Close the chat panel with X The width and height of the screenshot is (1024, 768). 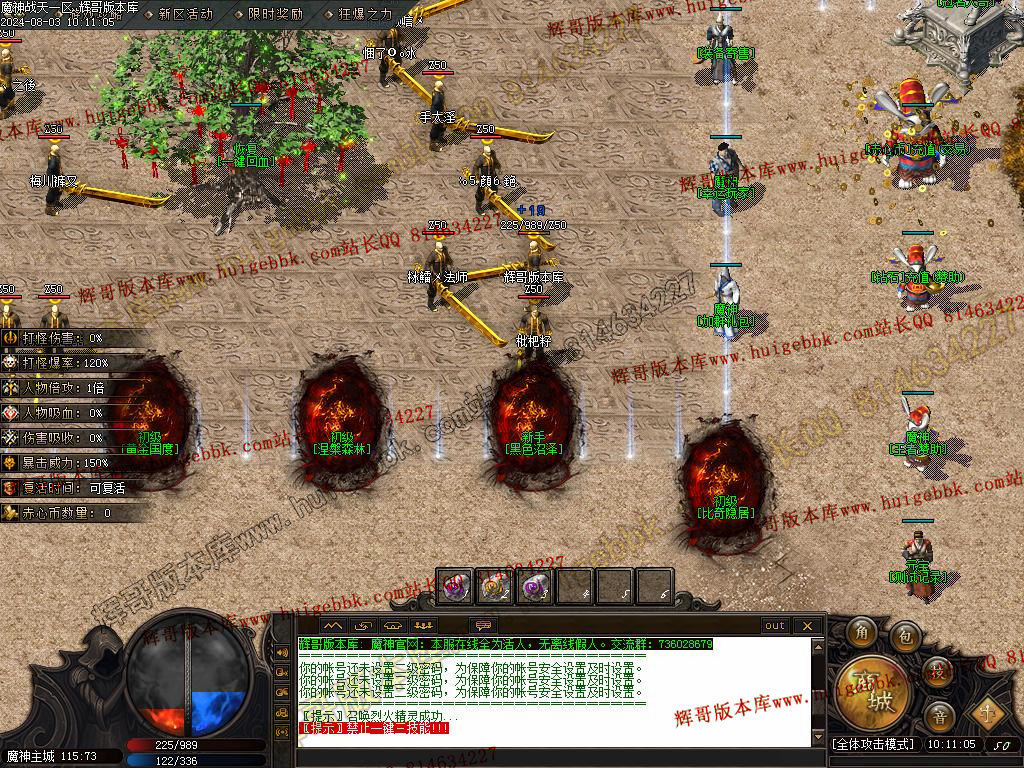807,626
